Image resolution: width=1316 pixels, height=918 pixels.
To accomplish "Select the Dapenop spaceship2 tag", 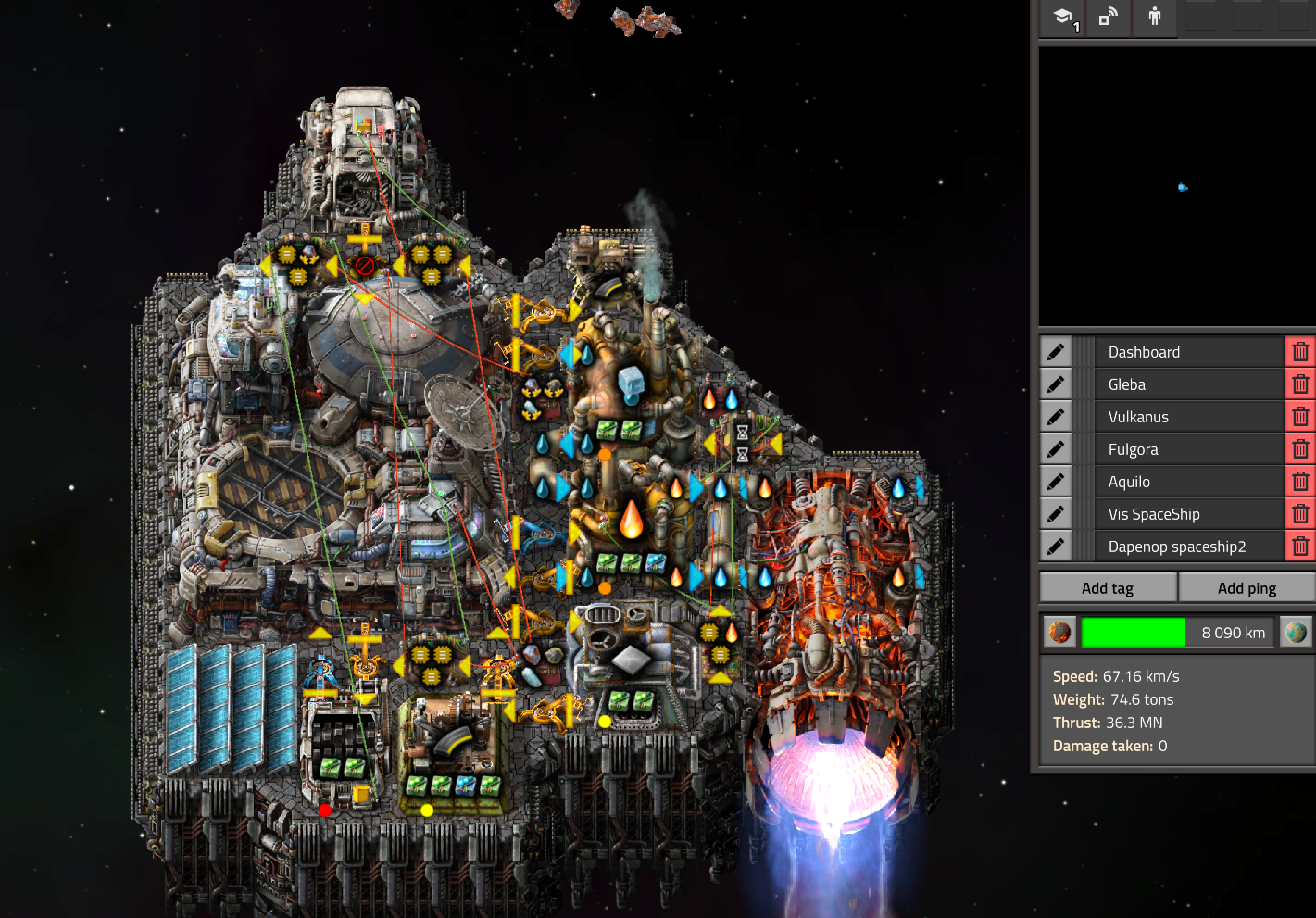I will [1189, 547].
